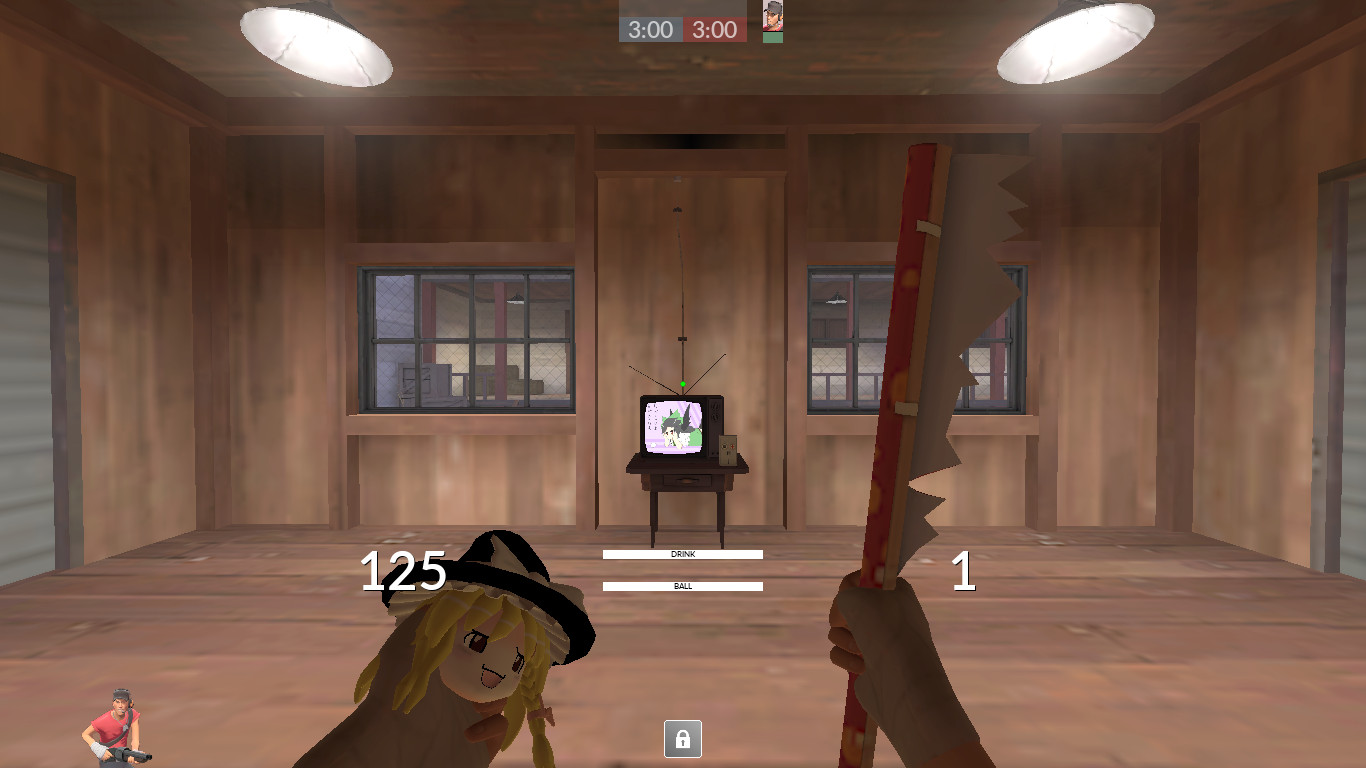1366x768 pixels.
Task: Click the health counter showing 125
Action: (403, 573)
